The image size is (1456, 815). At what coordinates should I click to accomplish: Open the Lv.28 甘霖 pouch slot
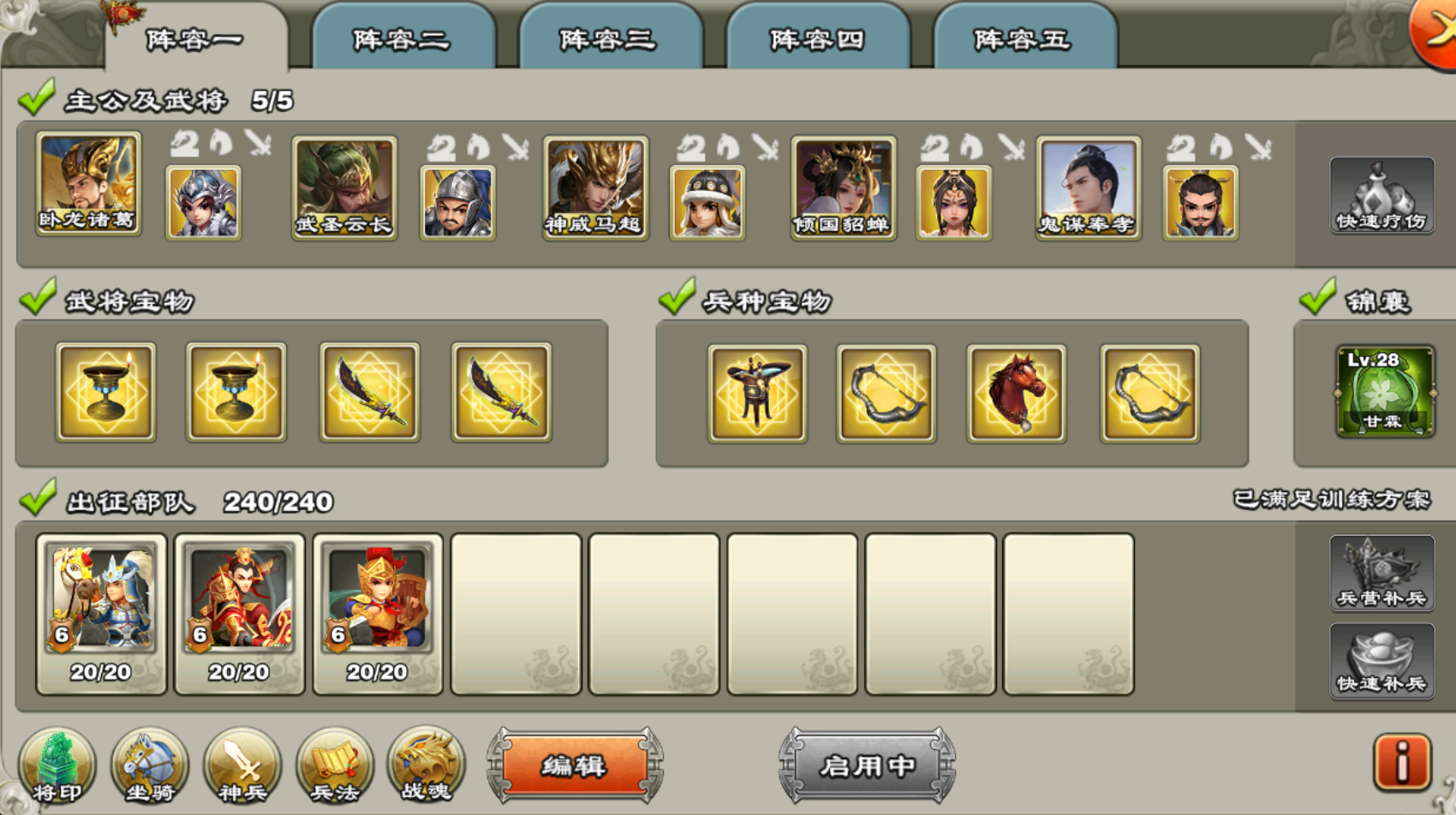(1384, 391)
